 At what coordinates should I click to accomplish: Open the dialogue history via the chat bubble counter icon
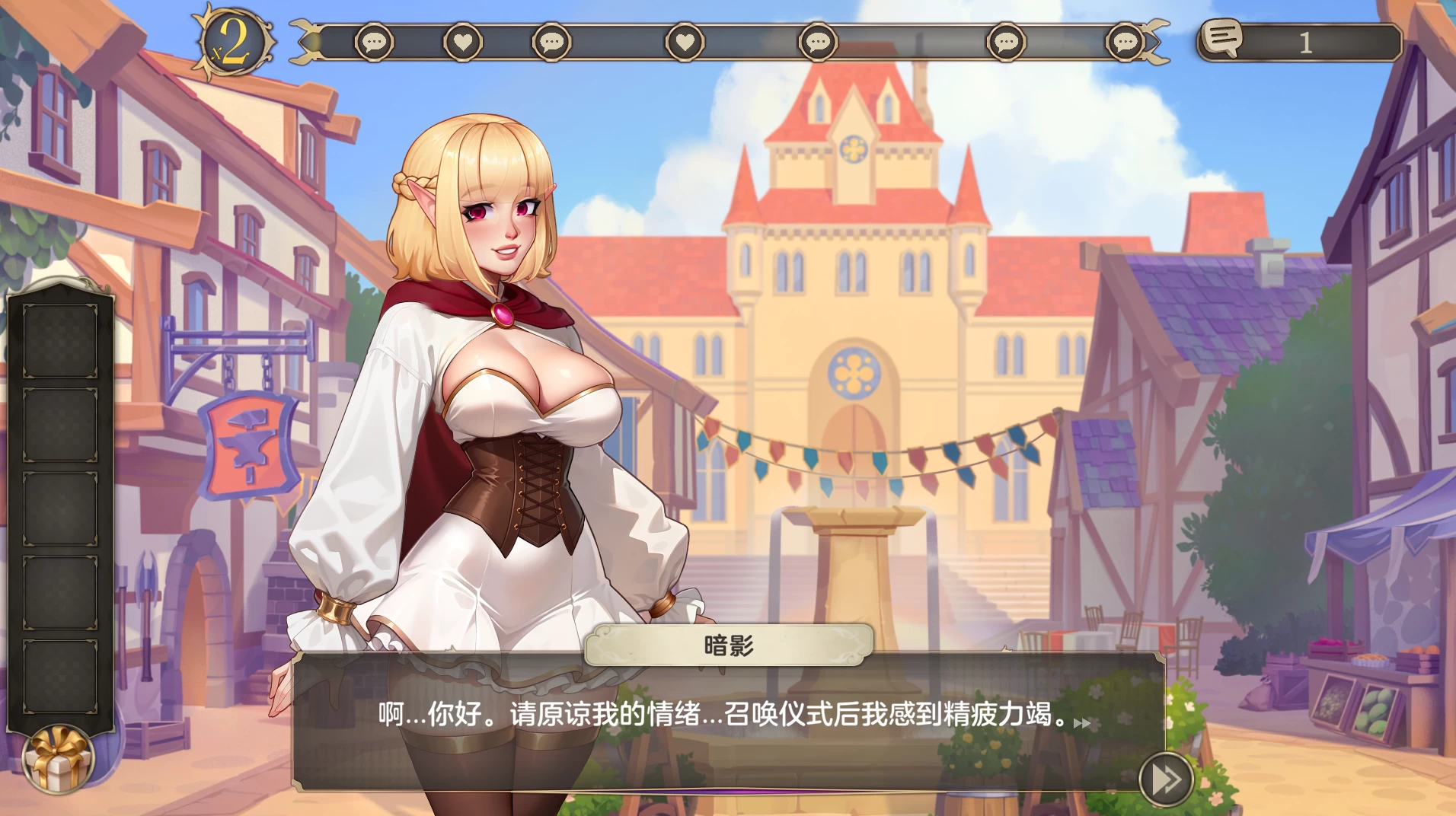[x=1224, y=38]
